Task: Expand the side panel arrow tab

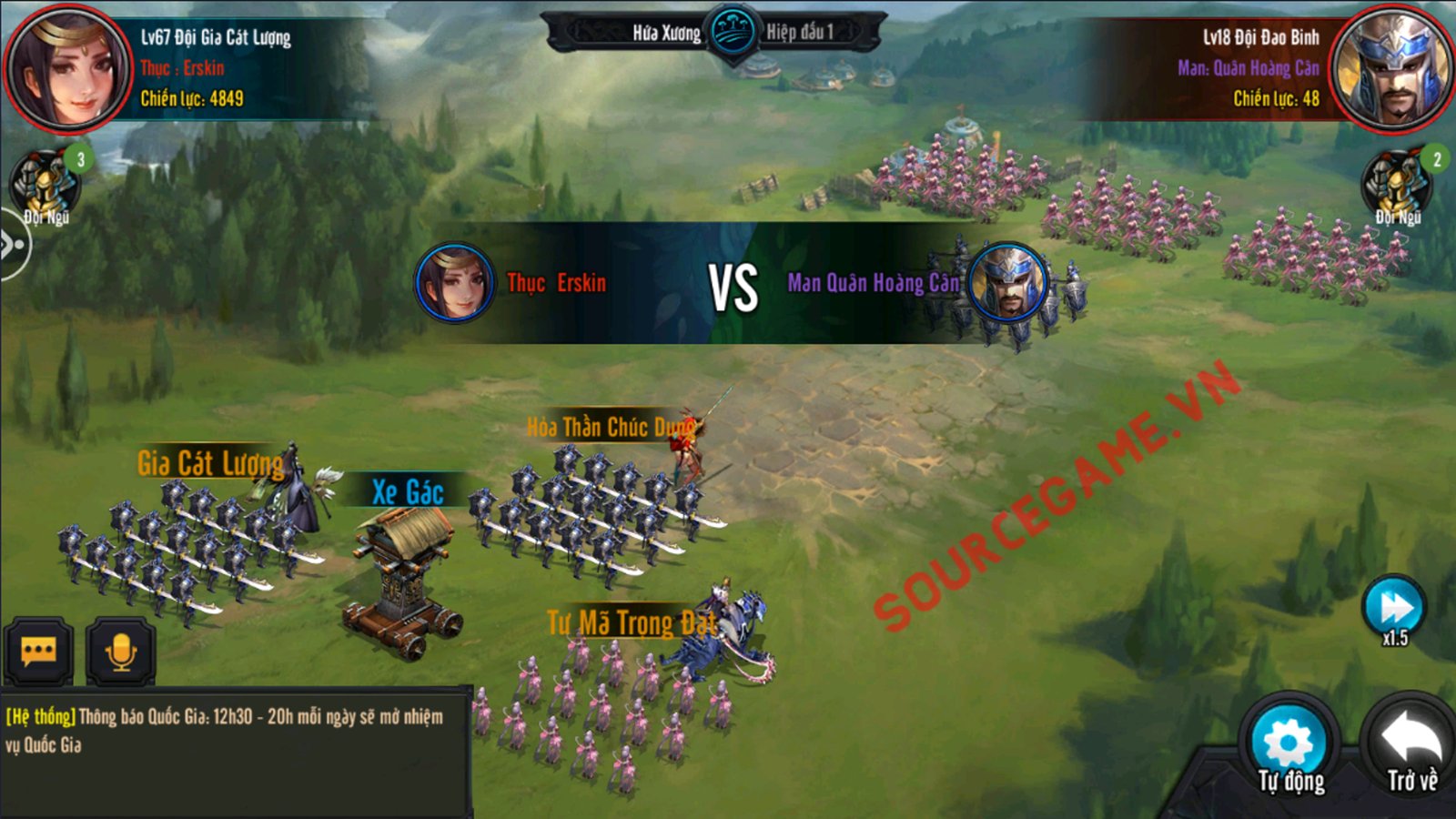Action: point(13,244)
